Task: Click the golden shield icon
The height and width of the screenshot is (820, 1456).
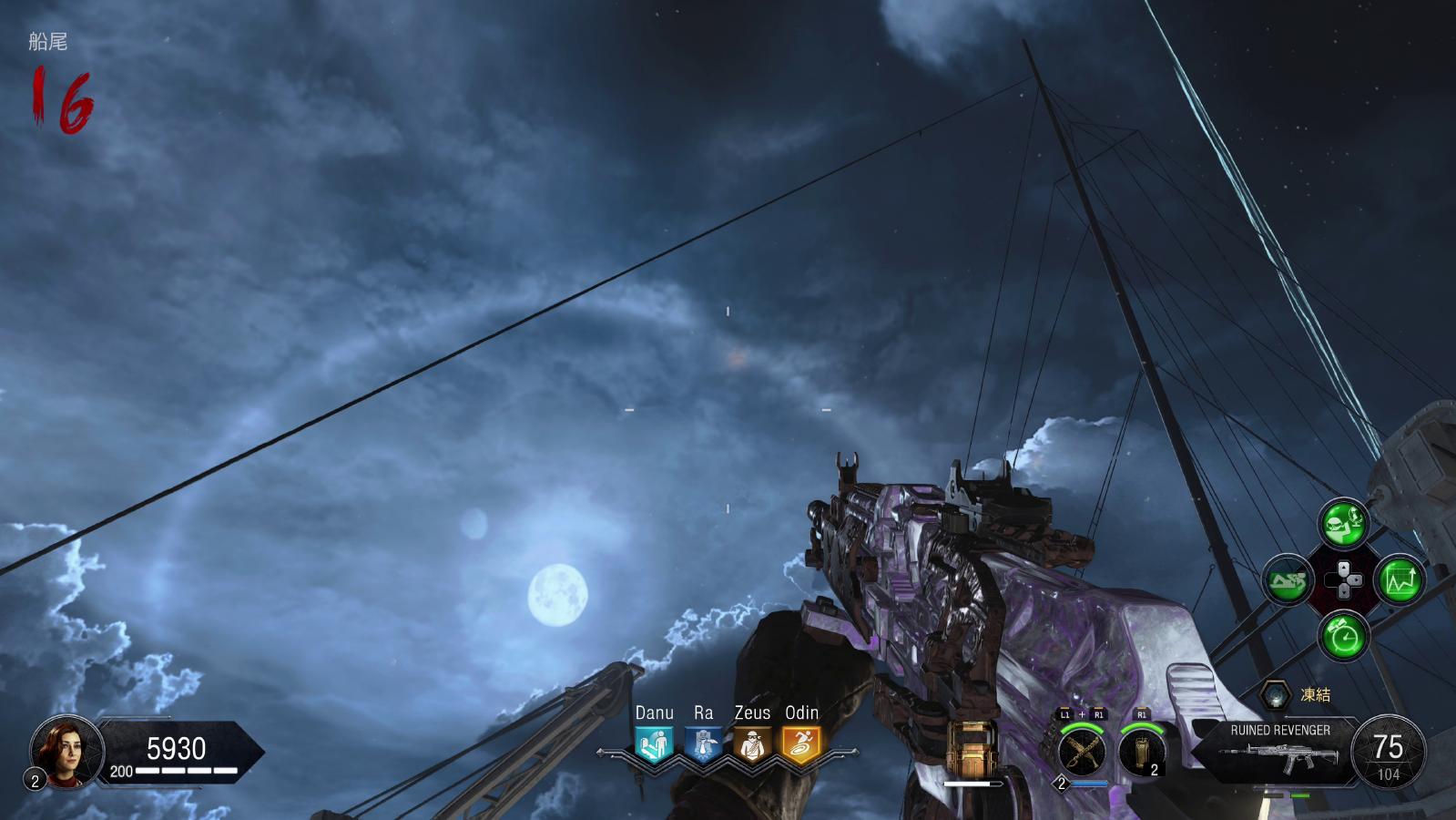Action: (x=972, y=749)
